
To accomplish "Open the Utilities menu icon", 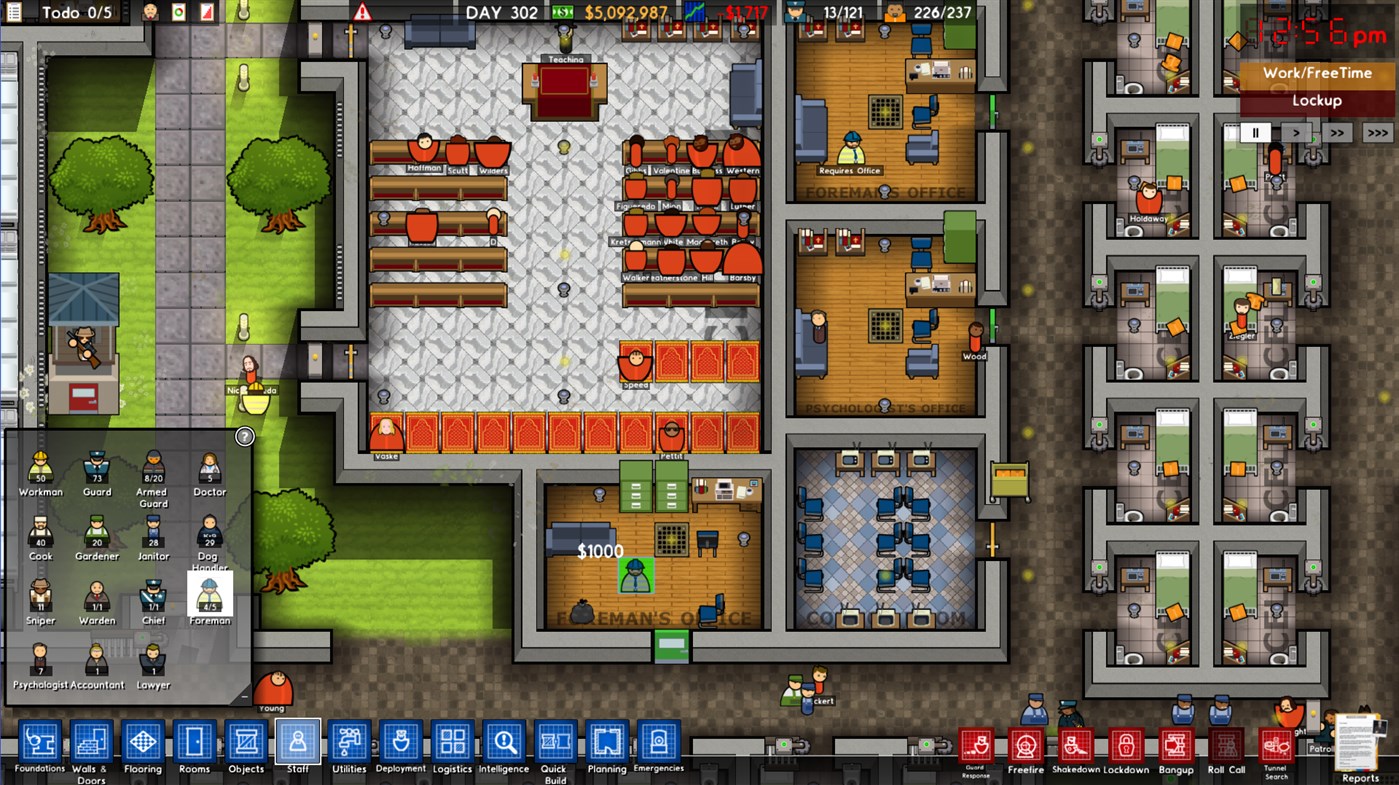I will [349, 743].
